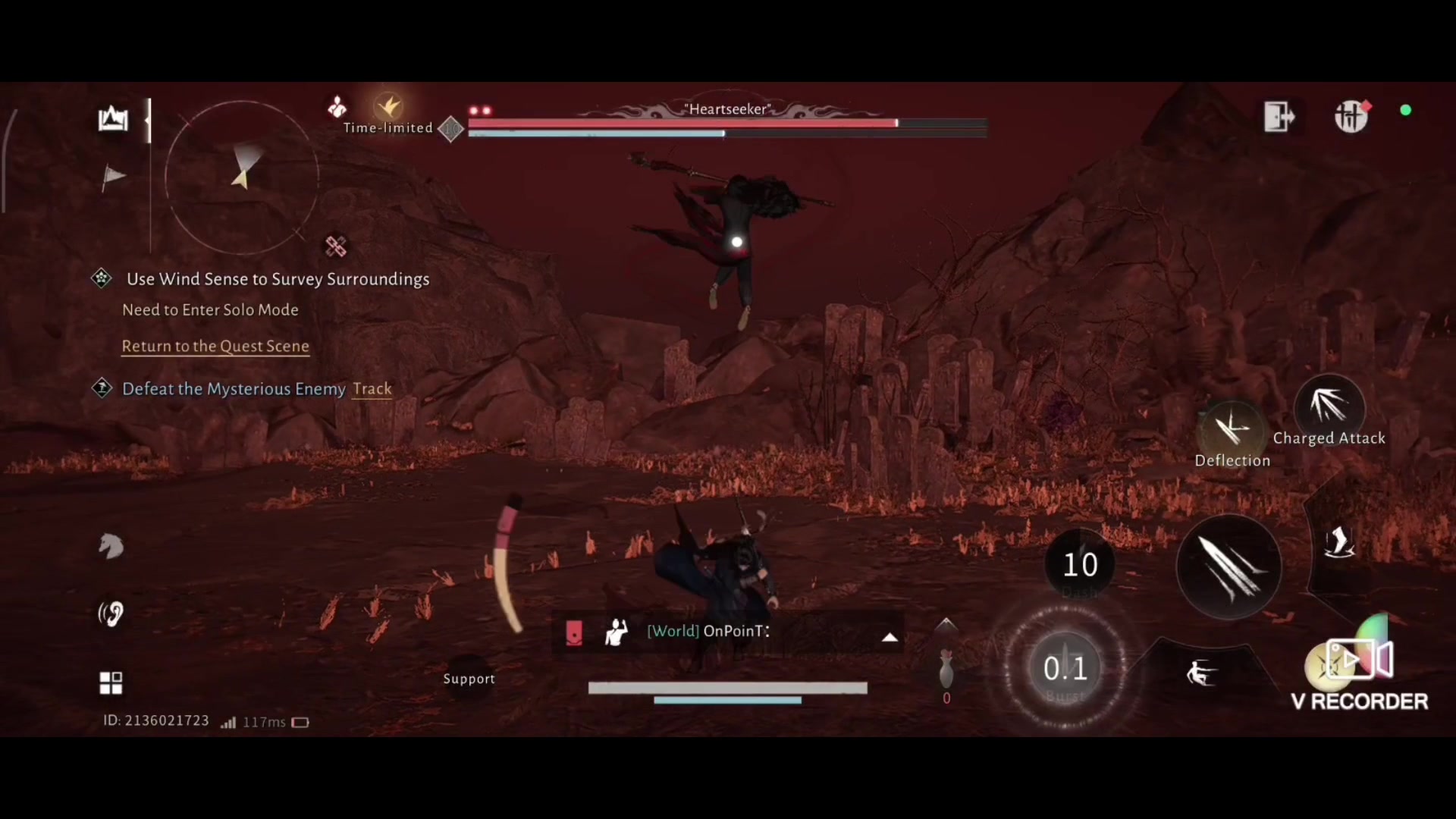The image size is (1456, 819).
Task: Activate the sprint dodge figure icon
Action: [x=1201, y=673]
